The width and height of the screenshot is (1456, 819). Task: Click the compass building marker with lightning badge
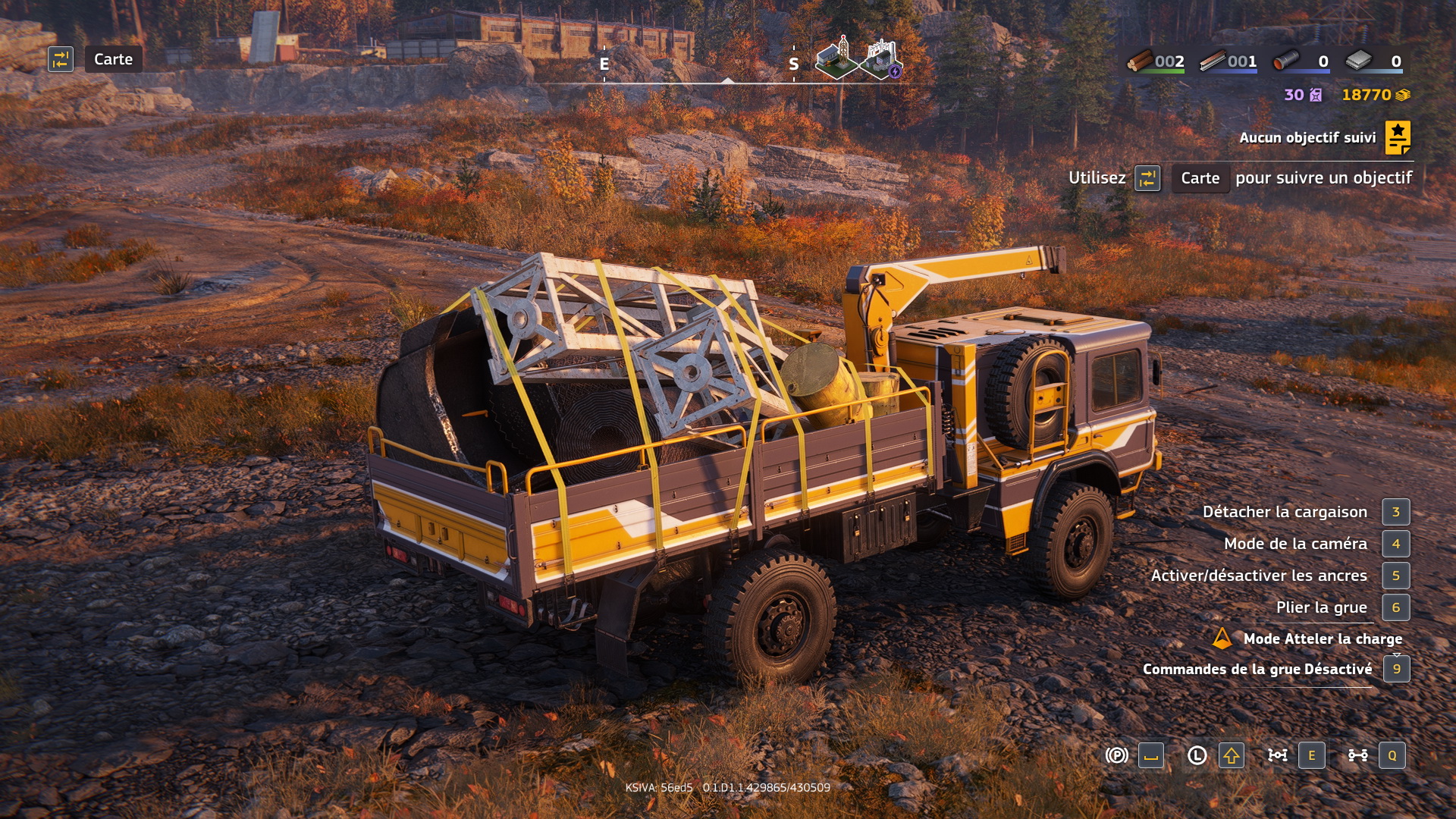point(880,59)
